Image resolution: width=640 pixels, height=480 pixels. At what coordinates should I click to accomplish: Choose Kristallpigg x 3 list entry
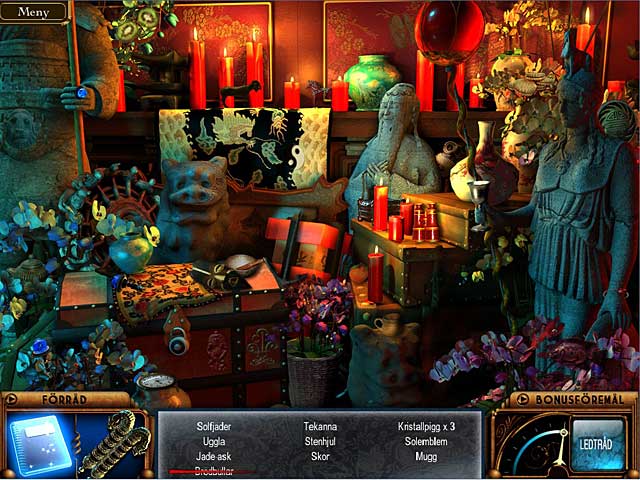[x=426, y=426]
